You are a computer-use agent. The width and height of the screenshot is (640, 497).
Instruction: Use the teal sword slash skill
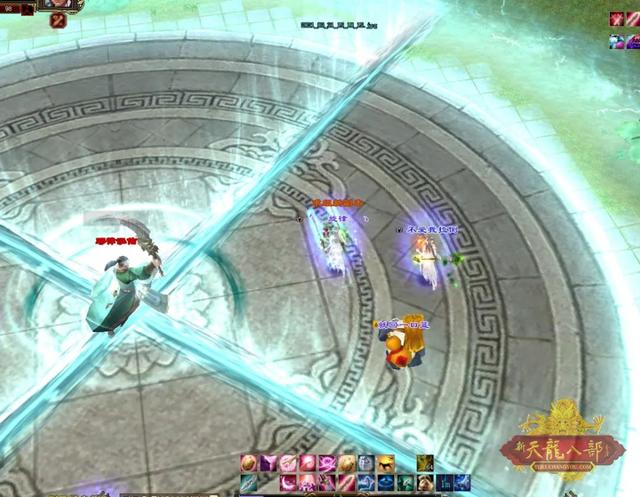[x=246, y=483]
